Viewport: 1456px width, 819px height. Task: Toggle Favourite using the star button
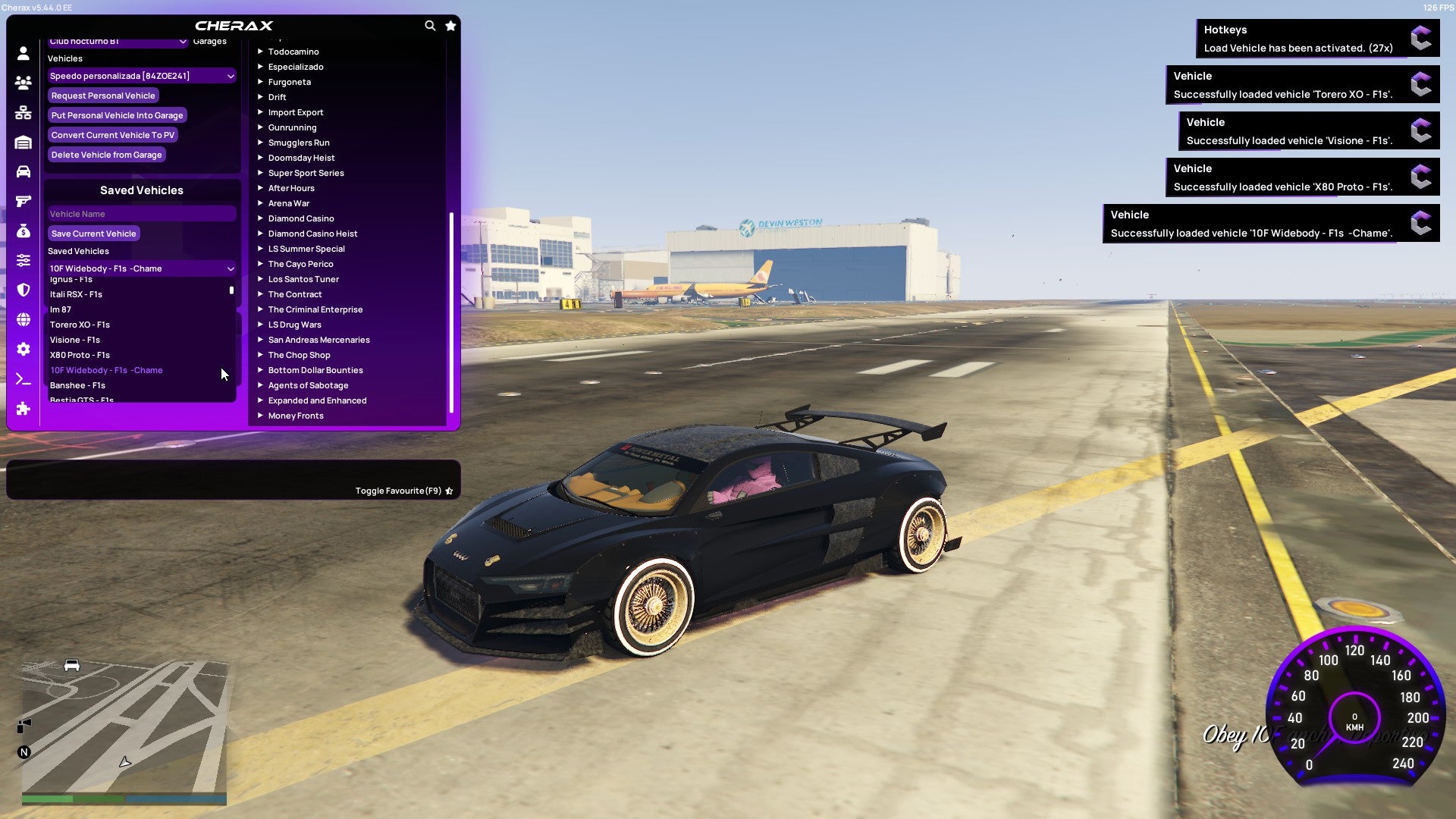click(448, 491)
